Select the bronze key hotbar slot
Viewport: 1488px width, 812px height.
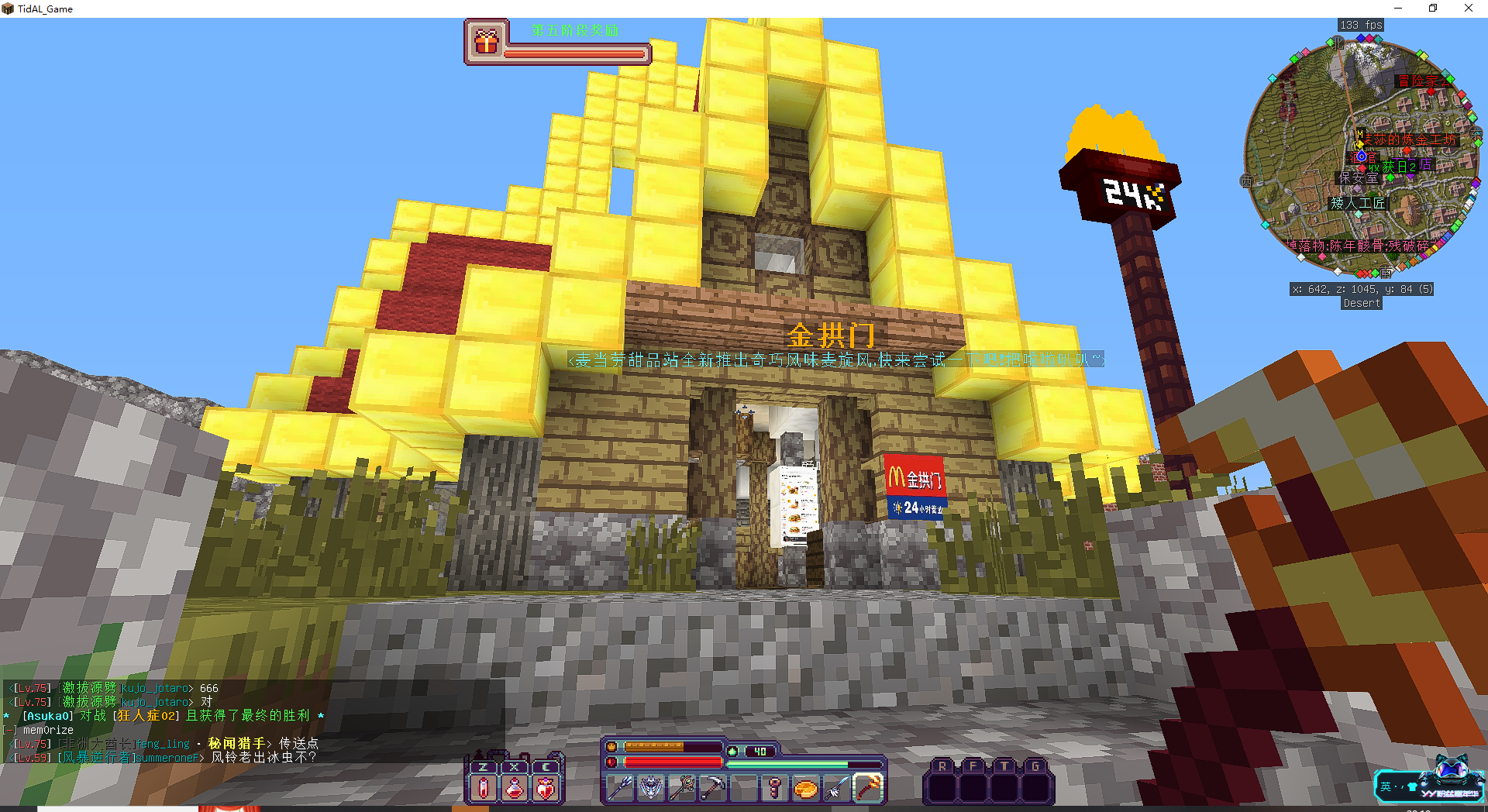(x=774, y=788)
